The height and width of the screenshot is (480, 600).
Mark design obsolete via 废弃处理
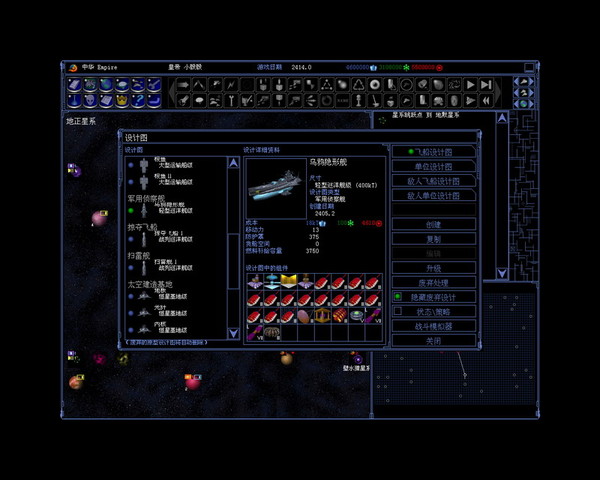click(433, 283)
